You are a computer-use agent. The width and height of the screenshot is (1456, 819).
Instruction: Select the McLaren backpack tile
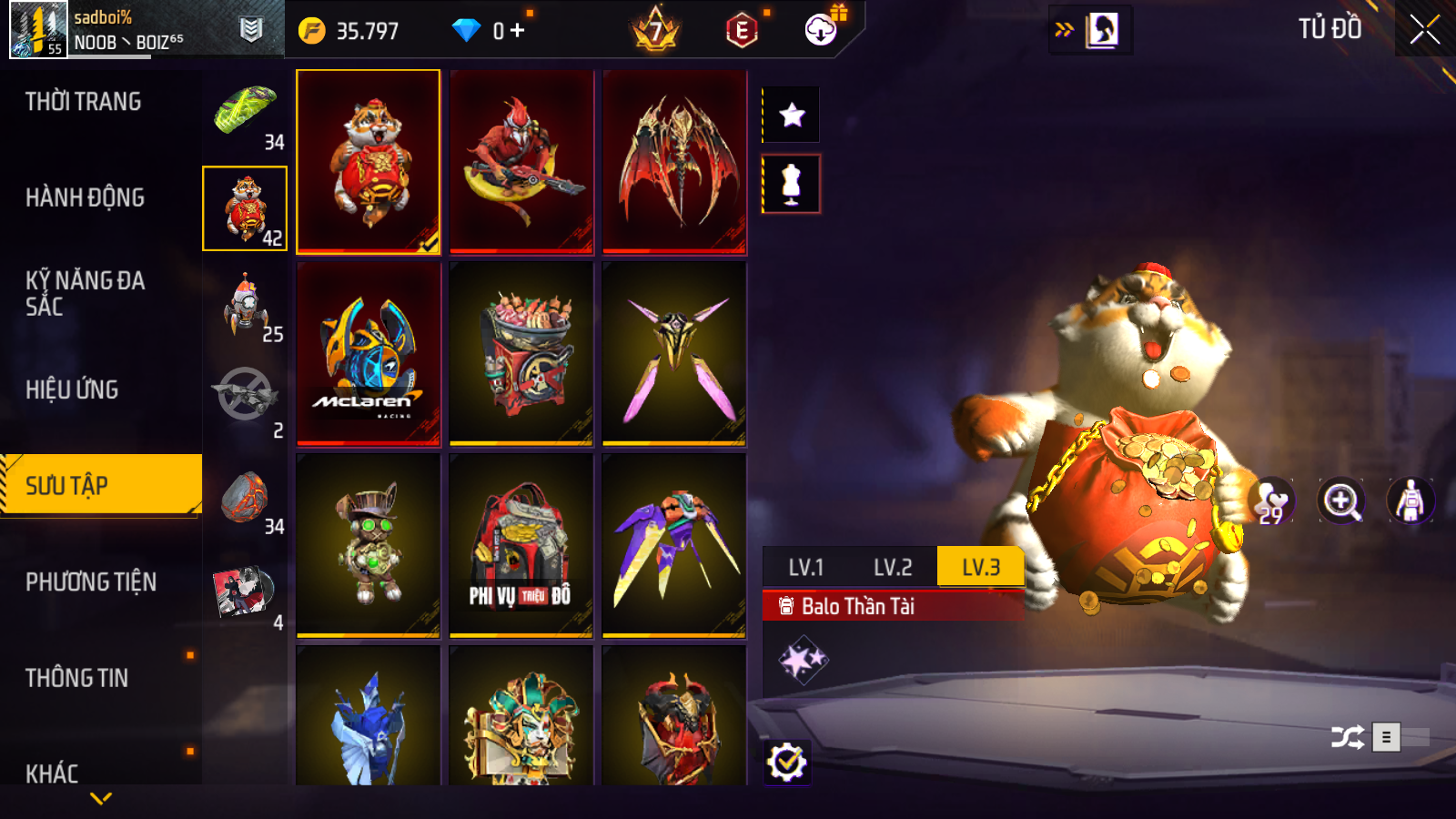point(369,354)
